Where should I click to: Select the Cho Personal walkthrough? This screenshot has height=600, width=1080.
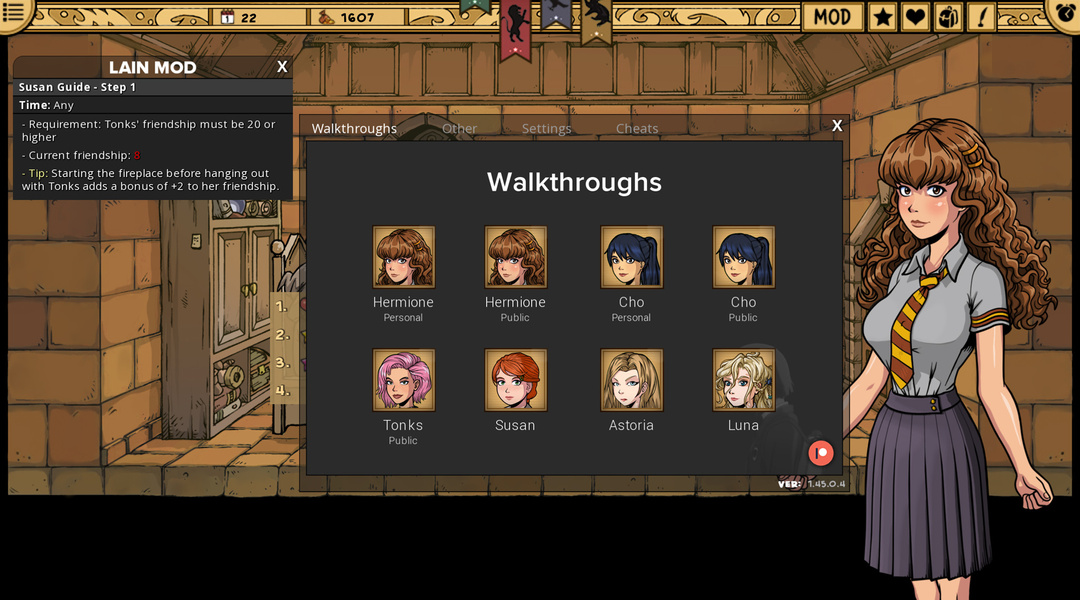coord(631,257)
